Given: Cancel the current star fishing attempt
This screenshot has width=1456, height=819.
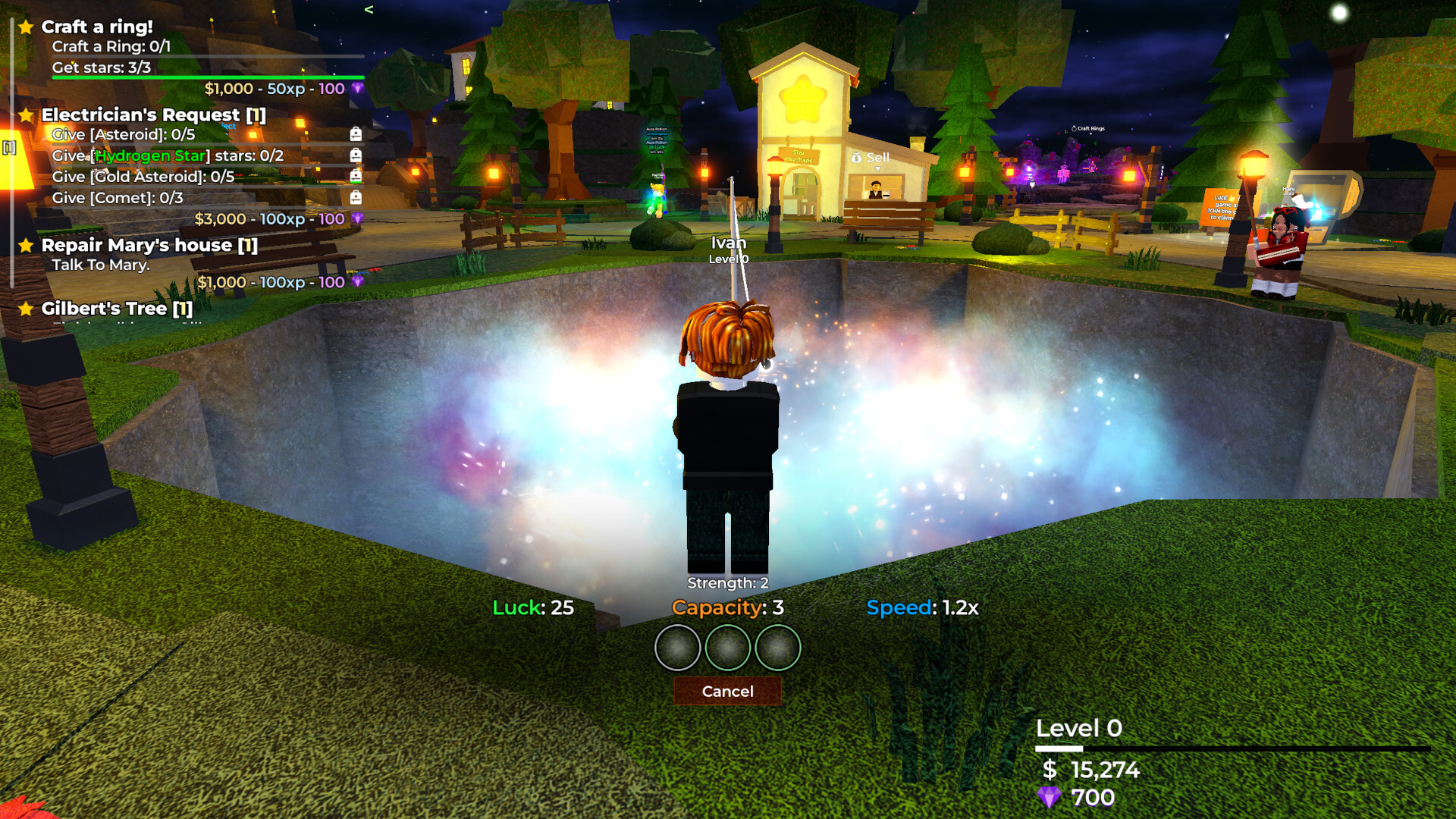Looking at the screenshot, I should [x=727, y=691].
